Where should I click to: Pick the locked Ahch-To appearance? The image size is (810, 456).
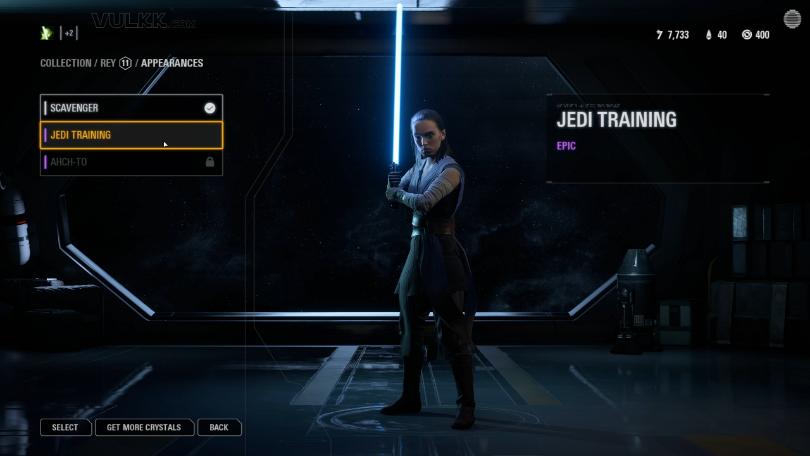130,162
